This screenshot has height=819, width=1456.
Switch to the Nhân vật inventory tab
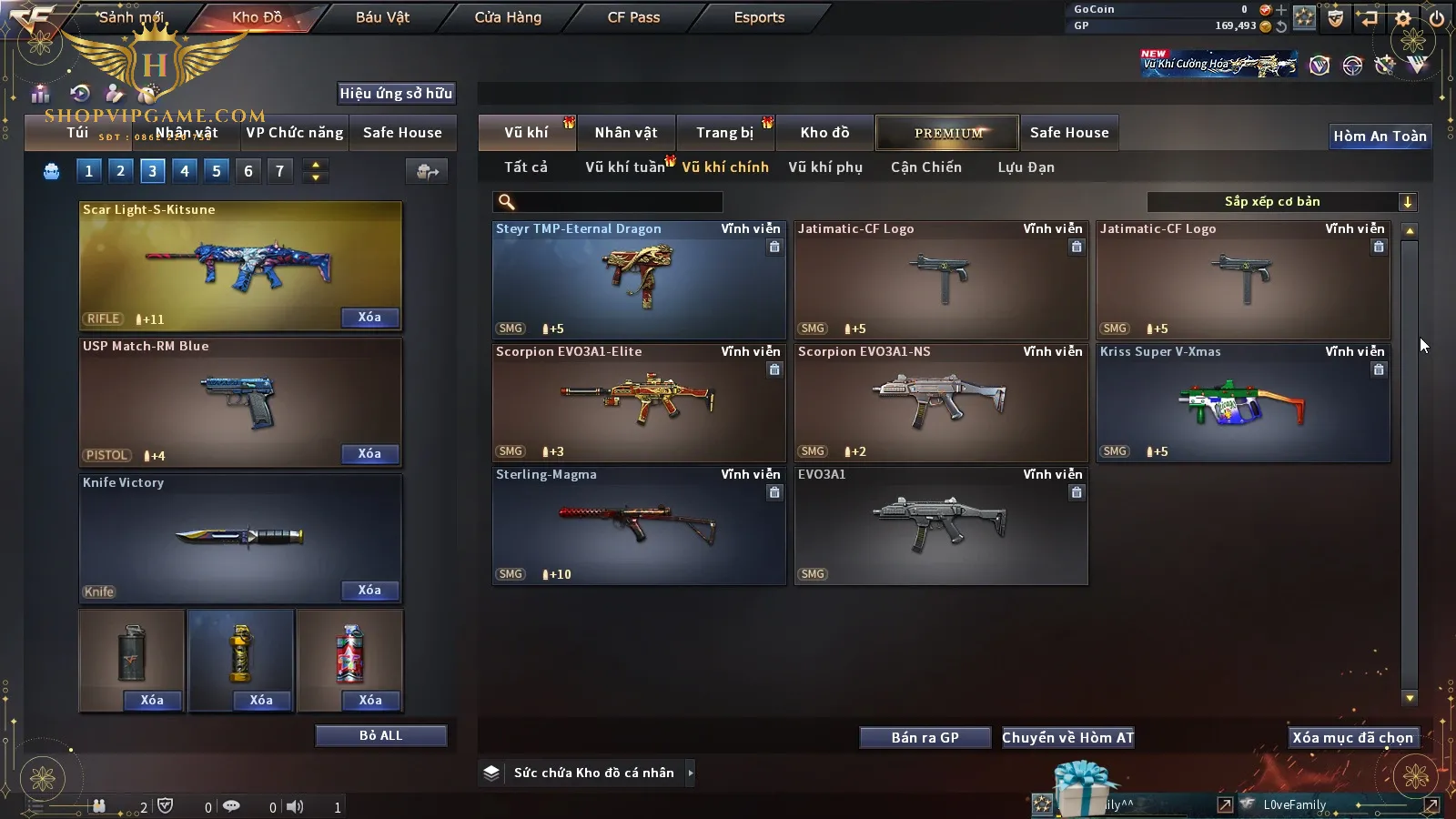(x=625, y=133)
